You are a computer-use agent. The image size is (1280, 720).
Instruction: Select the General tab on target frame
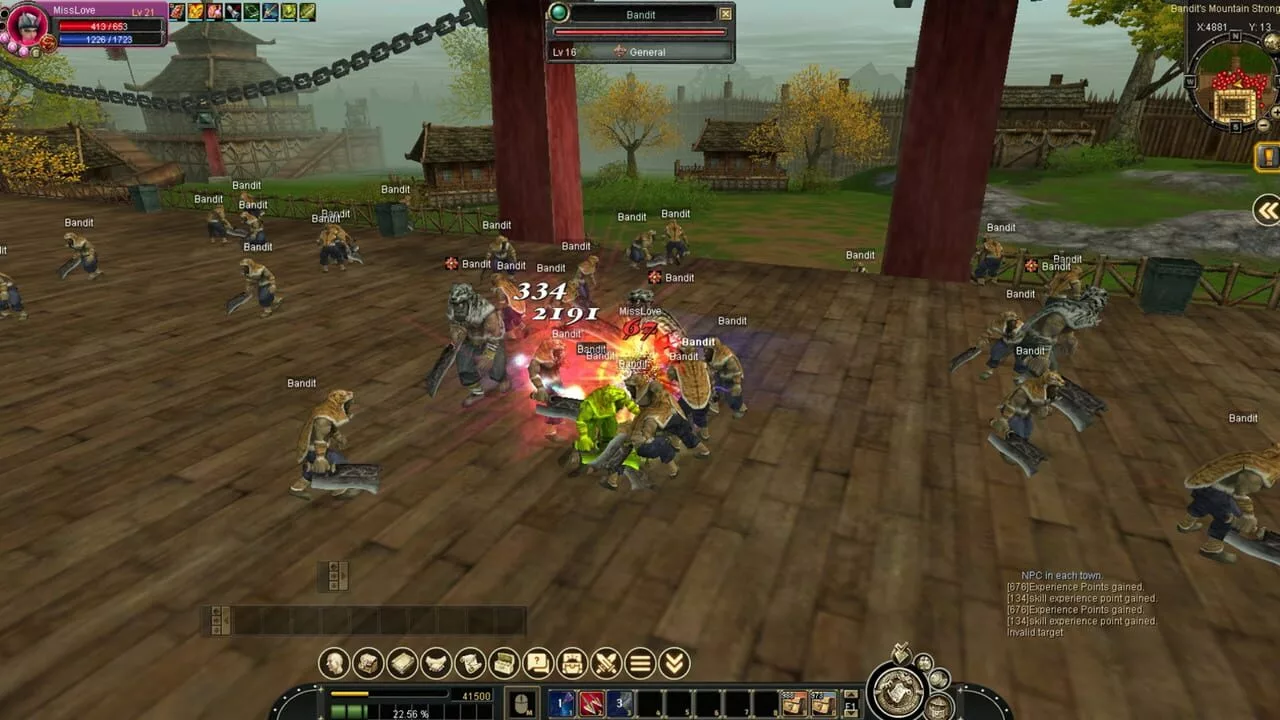click(647, 52)
